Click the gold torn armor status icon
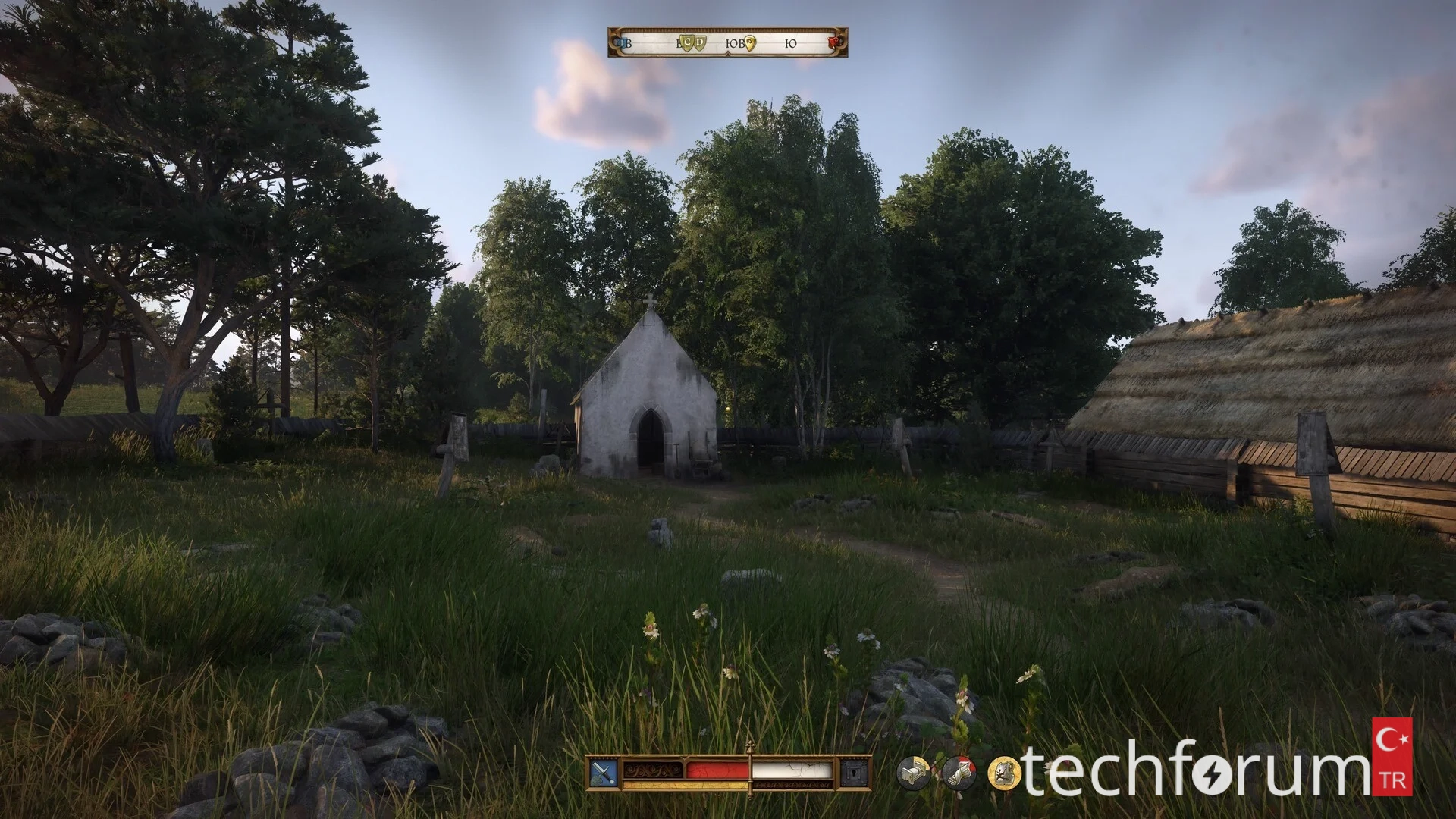1456x819 pixels. [x=1004, y=773]
